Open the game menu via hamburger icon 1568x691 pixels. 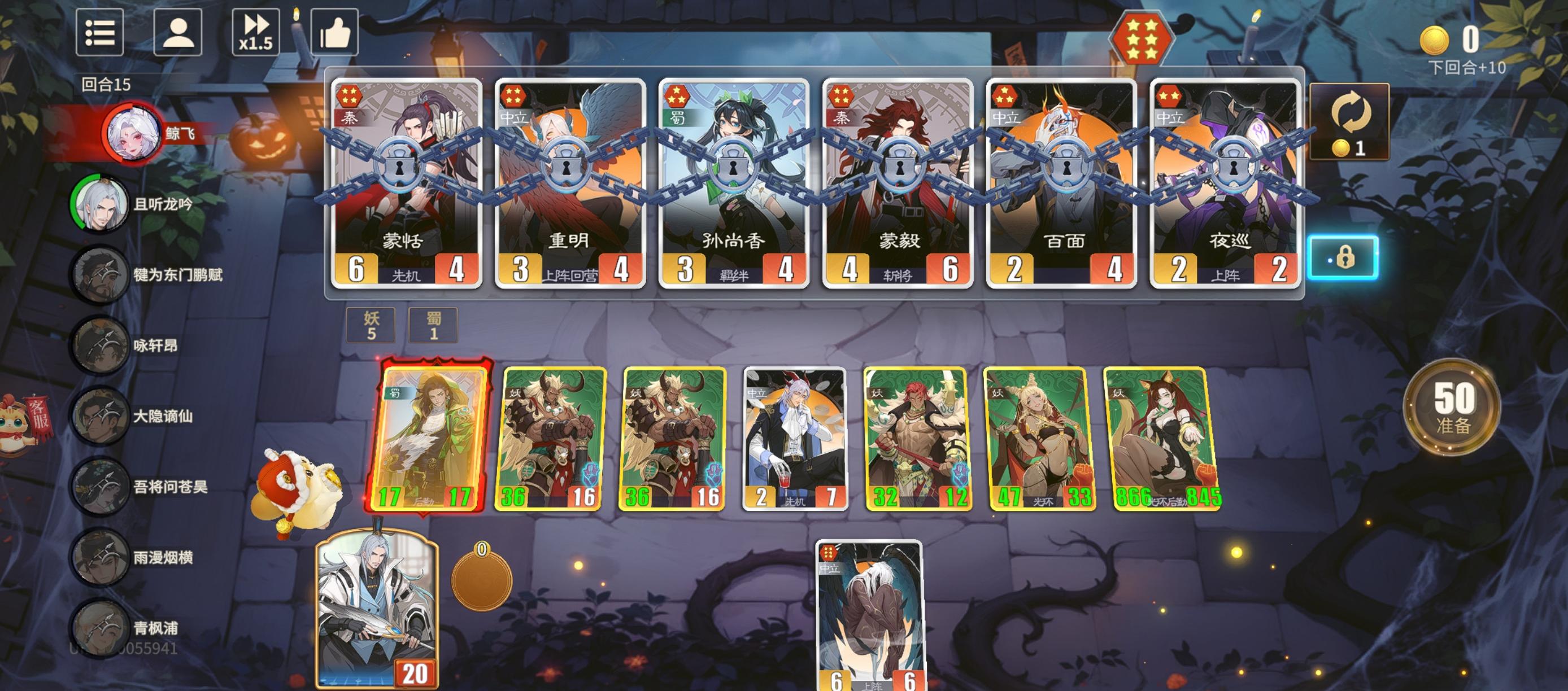[x=101, y=33]
